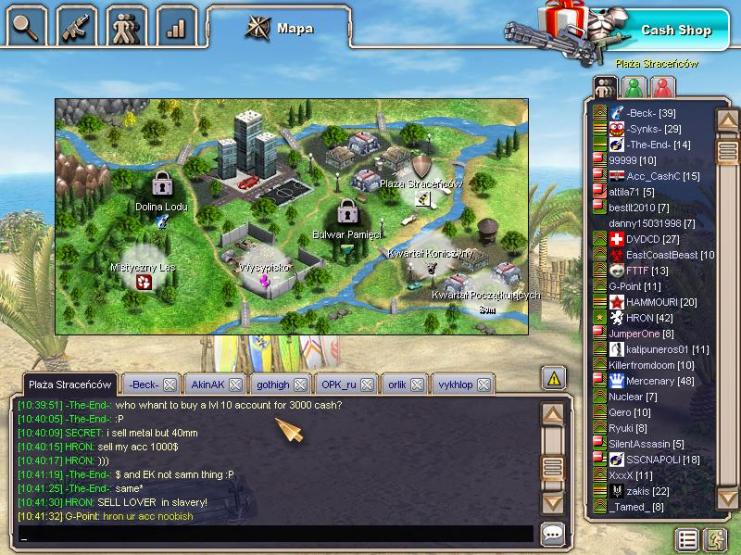Open the magnifying glass search tab
The image size is (741, 555).
27,27
